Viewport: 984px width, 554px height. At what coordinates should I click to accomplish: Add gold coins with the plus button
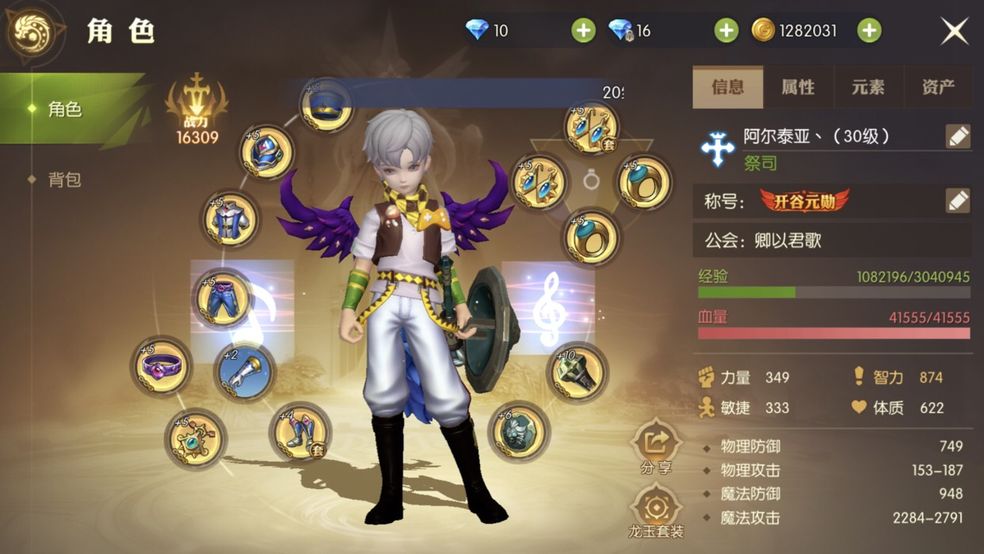pyautogui.click(x=870, y=30)
